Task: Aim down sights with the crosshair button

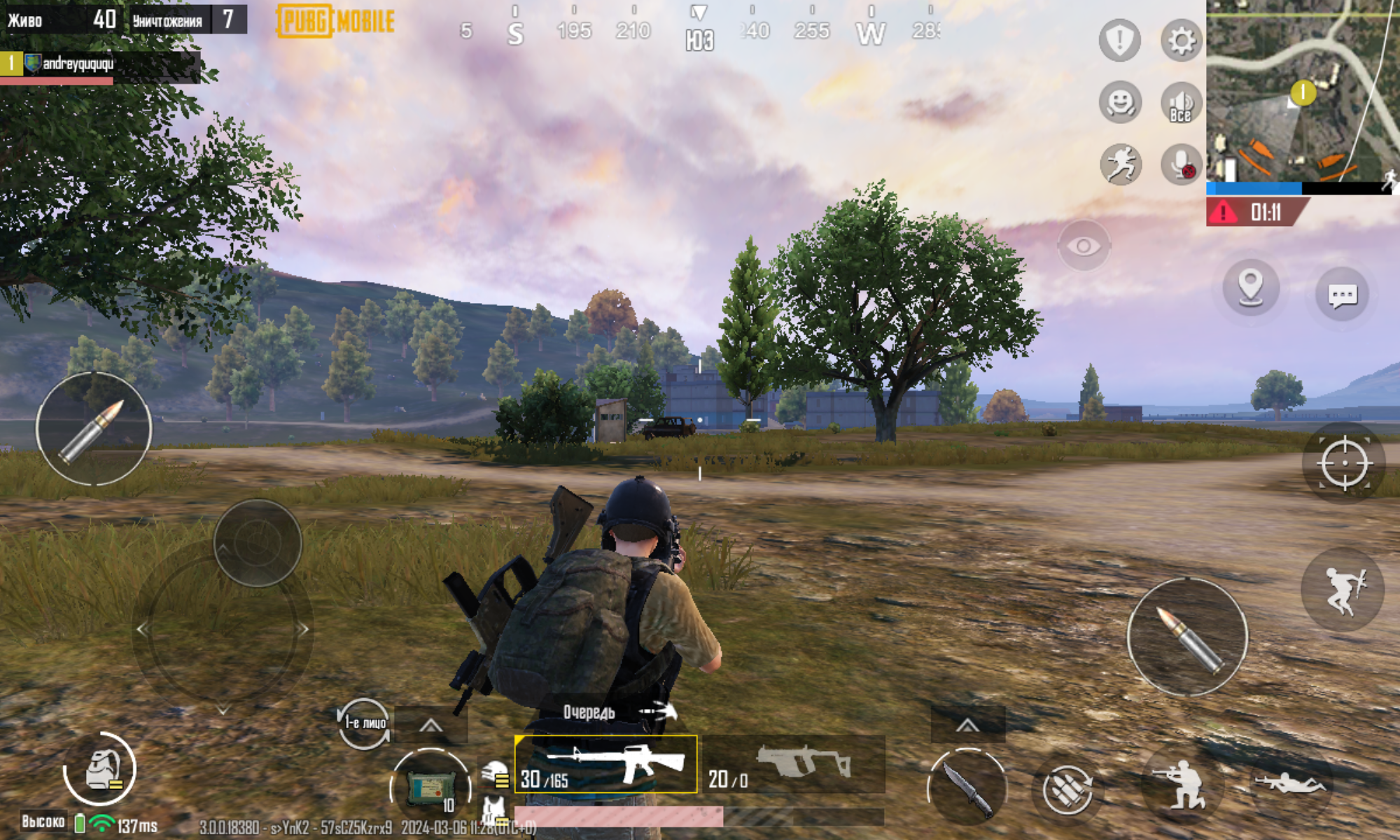Action: tap(1343, 463)
